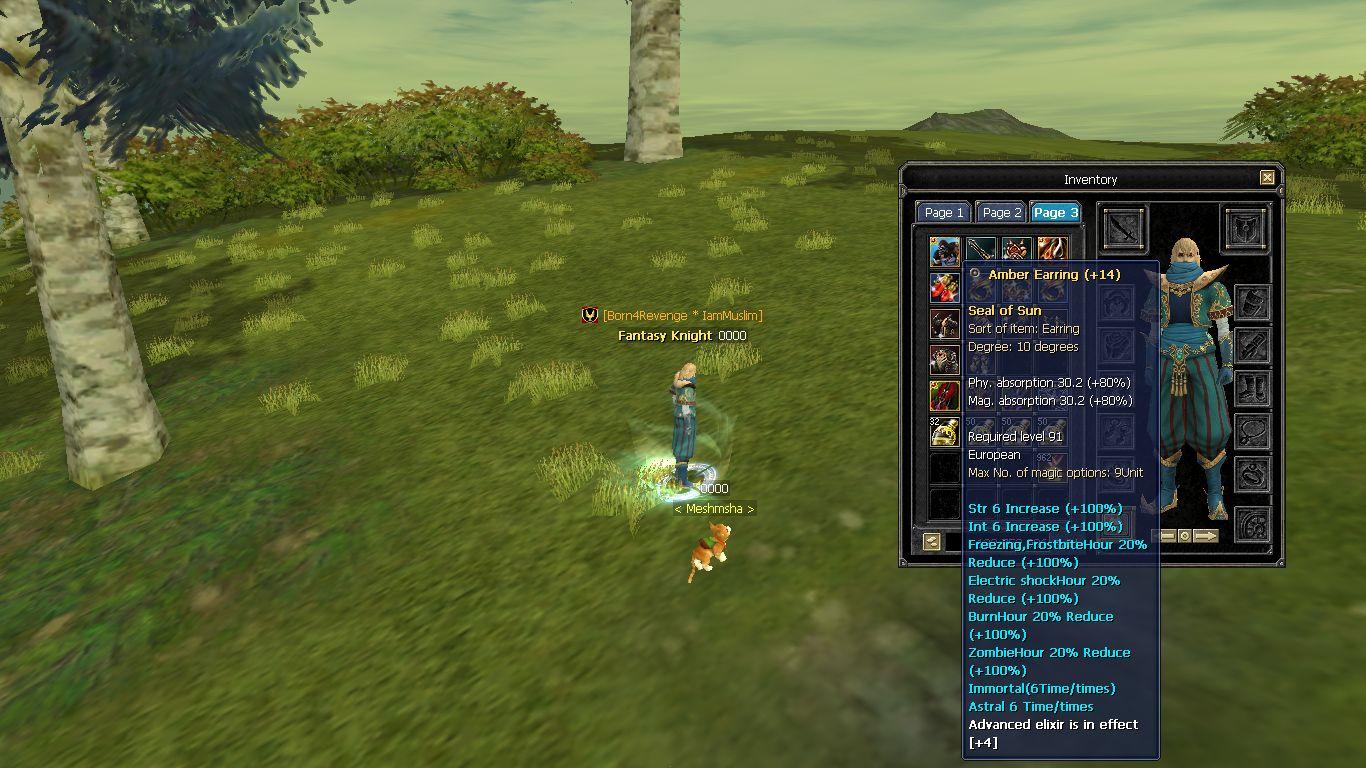Click the sword weapon equipment slot
Screen dimensions: 1366x768
click(1125, 229)
